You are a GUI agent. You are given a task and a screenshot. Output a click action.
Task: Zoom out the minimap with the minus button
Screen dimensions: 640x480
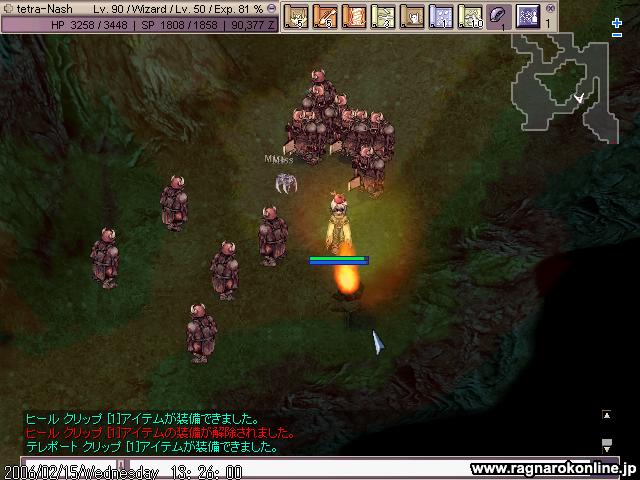click(617, 36)
